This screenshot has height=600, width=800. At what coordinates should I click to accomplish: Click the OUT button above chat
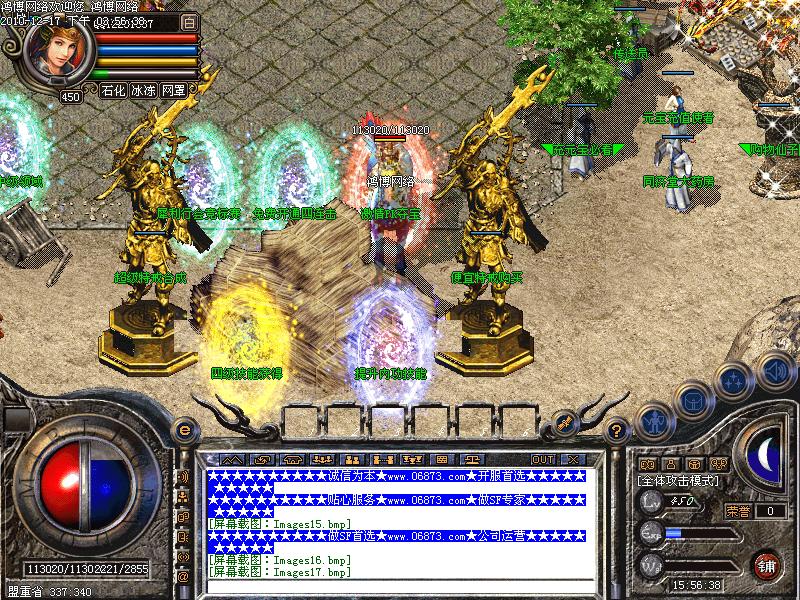tap(543, 458)
